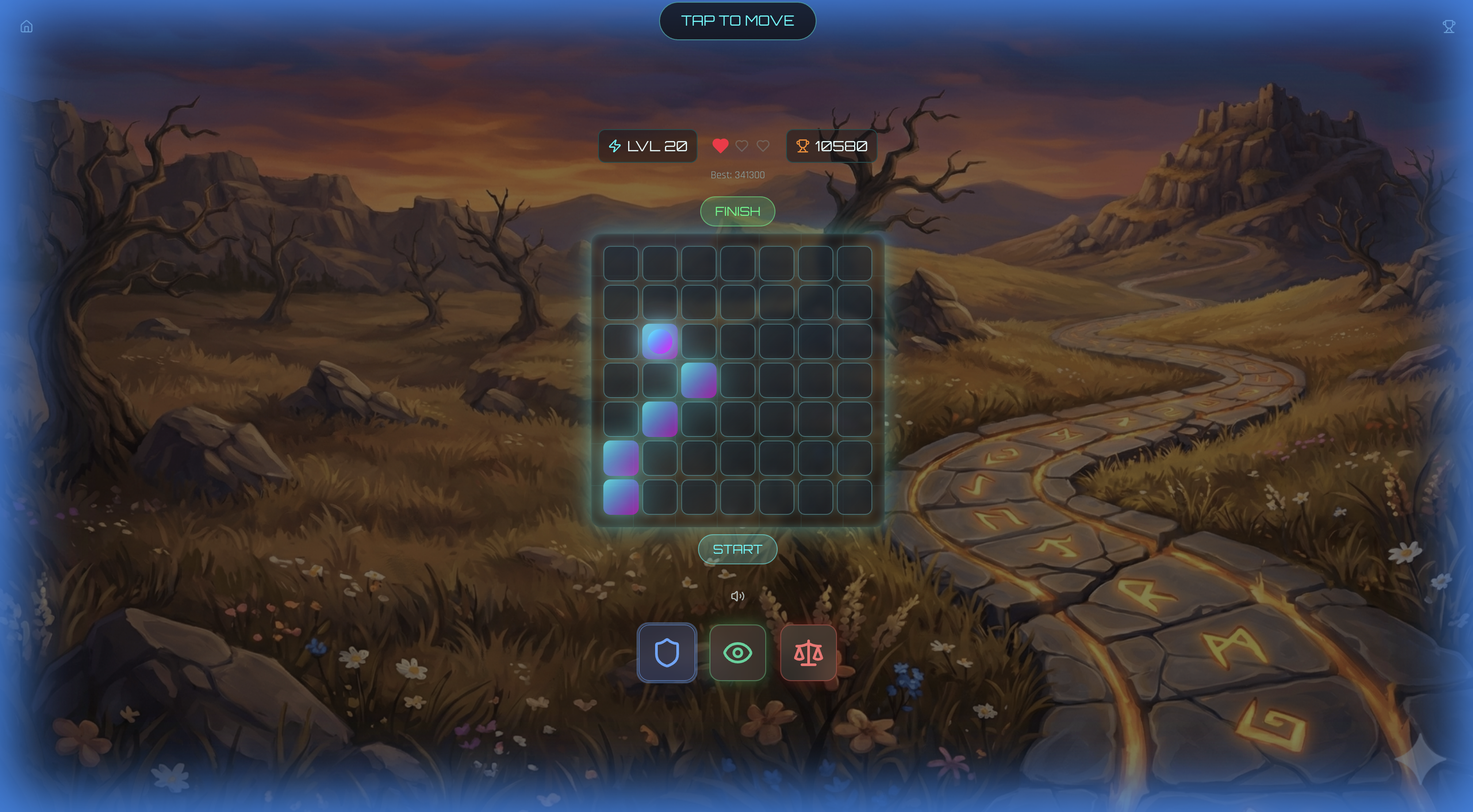The height and width of the screenshot is (812, 1473).
Task: Click the filled red heart icon
Action: coord(721,146)
